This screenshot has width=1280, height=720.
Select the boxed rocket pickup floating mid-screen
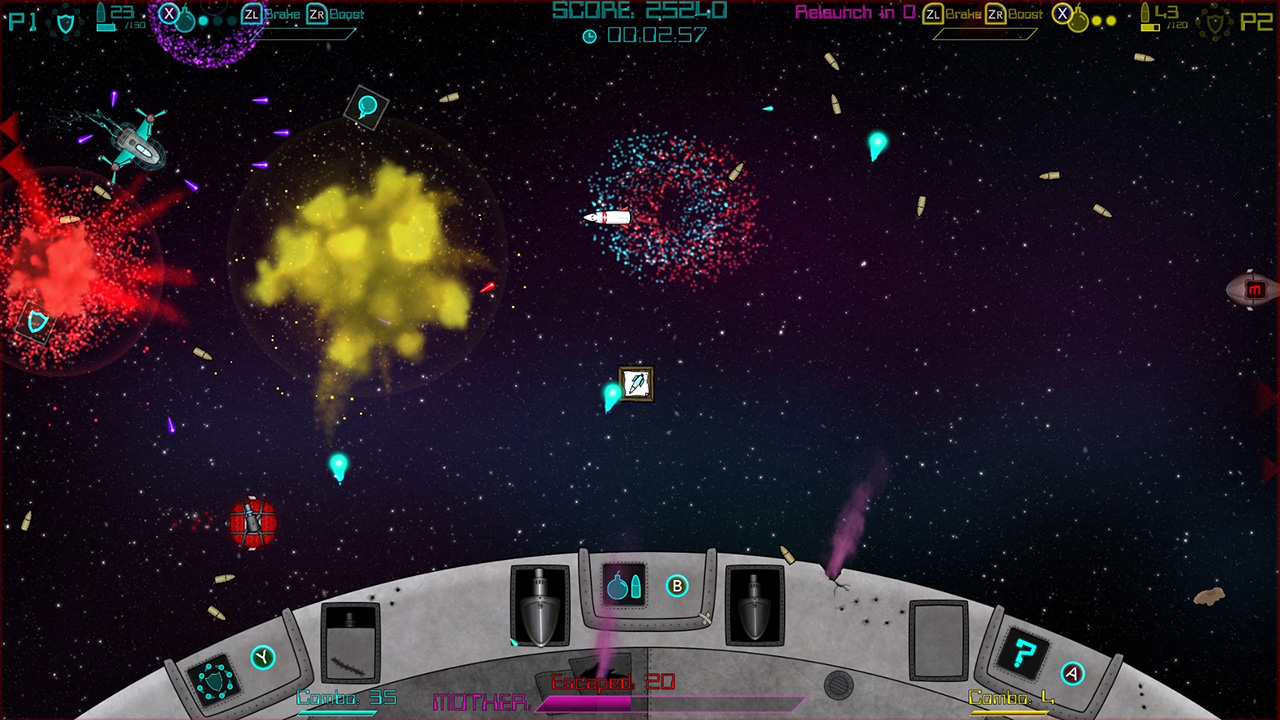click(638, 383)
